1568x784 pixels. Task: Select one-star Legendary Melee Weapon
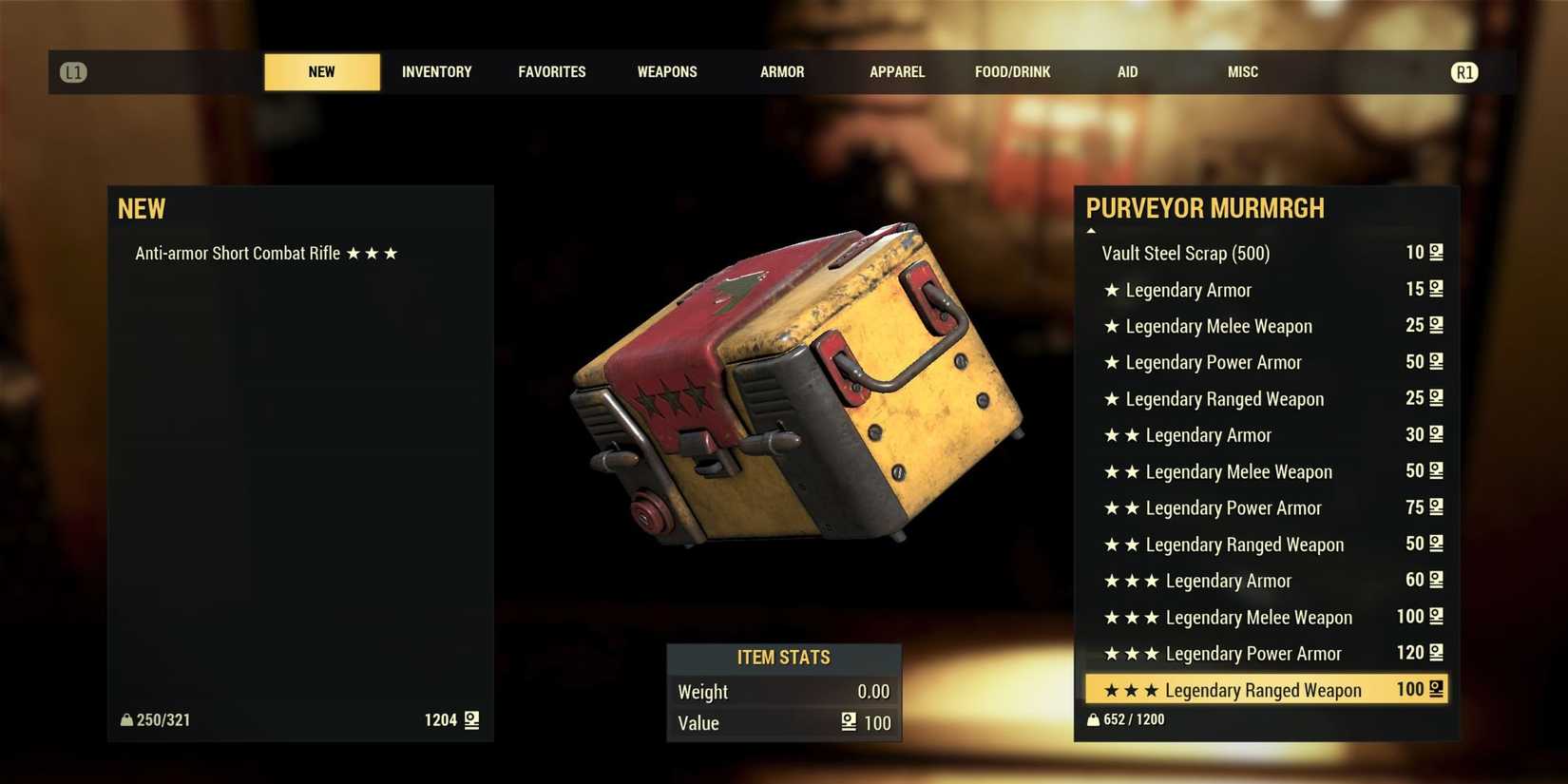[1219, 326]
